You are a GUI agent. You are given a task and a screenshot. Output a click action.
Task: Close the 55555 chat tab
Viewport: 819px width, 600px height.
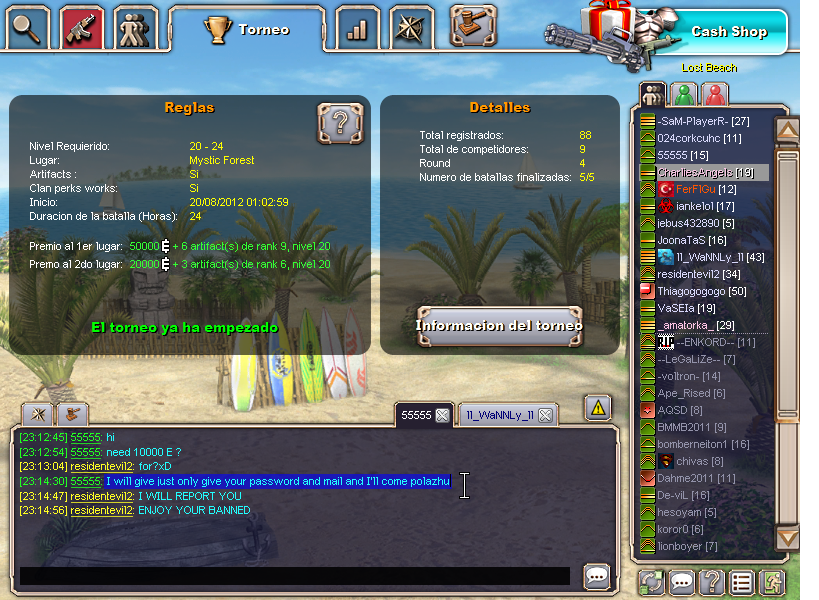coord(442,415)
